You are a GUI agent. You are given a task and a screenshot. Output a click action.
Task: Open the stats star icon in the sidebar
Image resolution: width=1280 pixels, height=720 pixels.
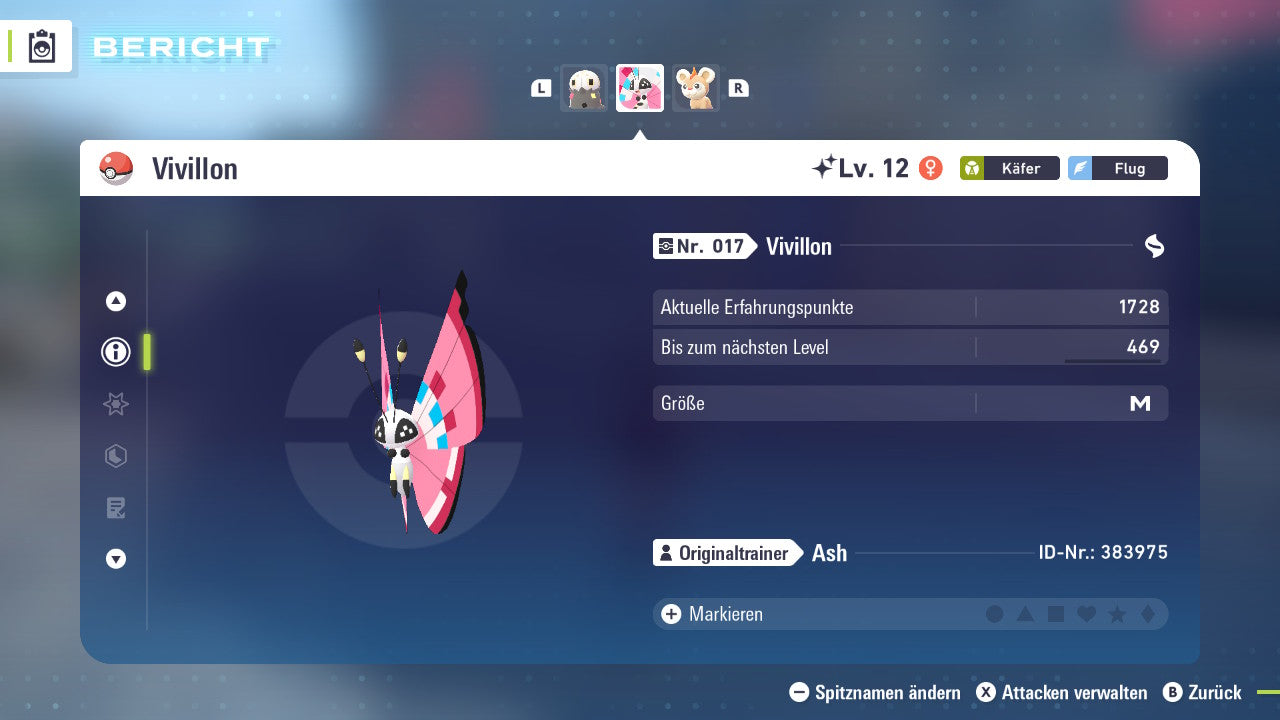click(115, 404)
